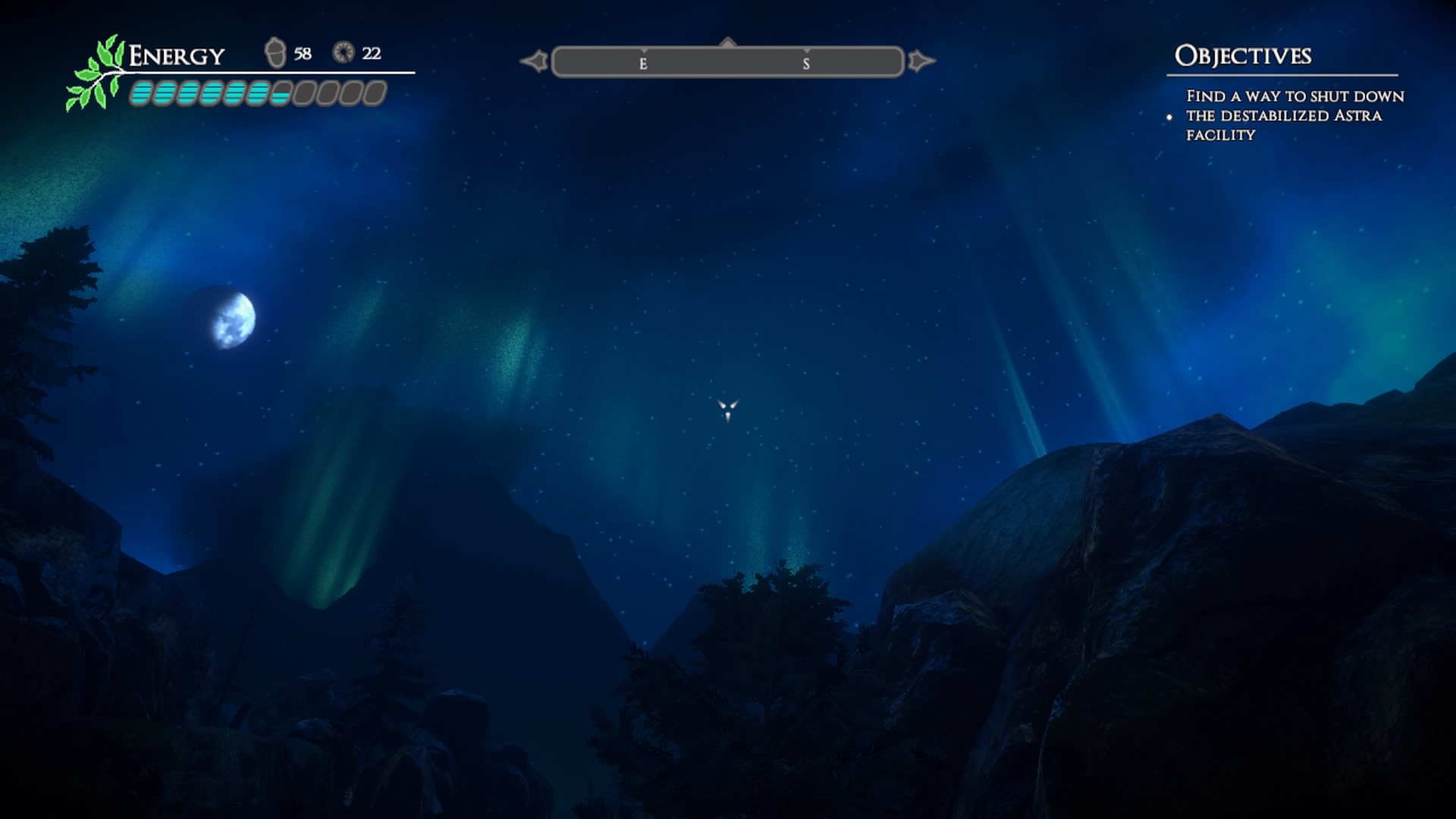Click the compass's left arrow end
The height and width of the screenshot is (819, 1456).
[x=535, y=61]
